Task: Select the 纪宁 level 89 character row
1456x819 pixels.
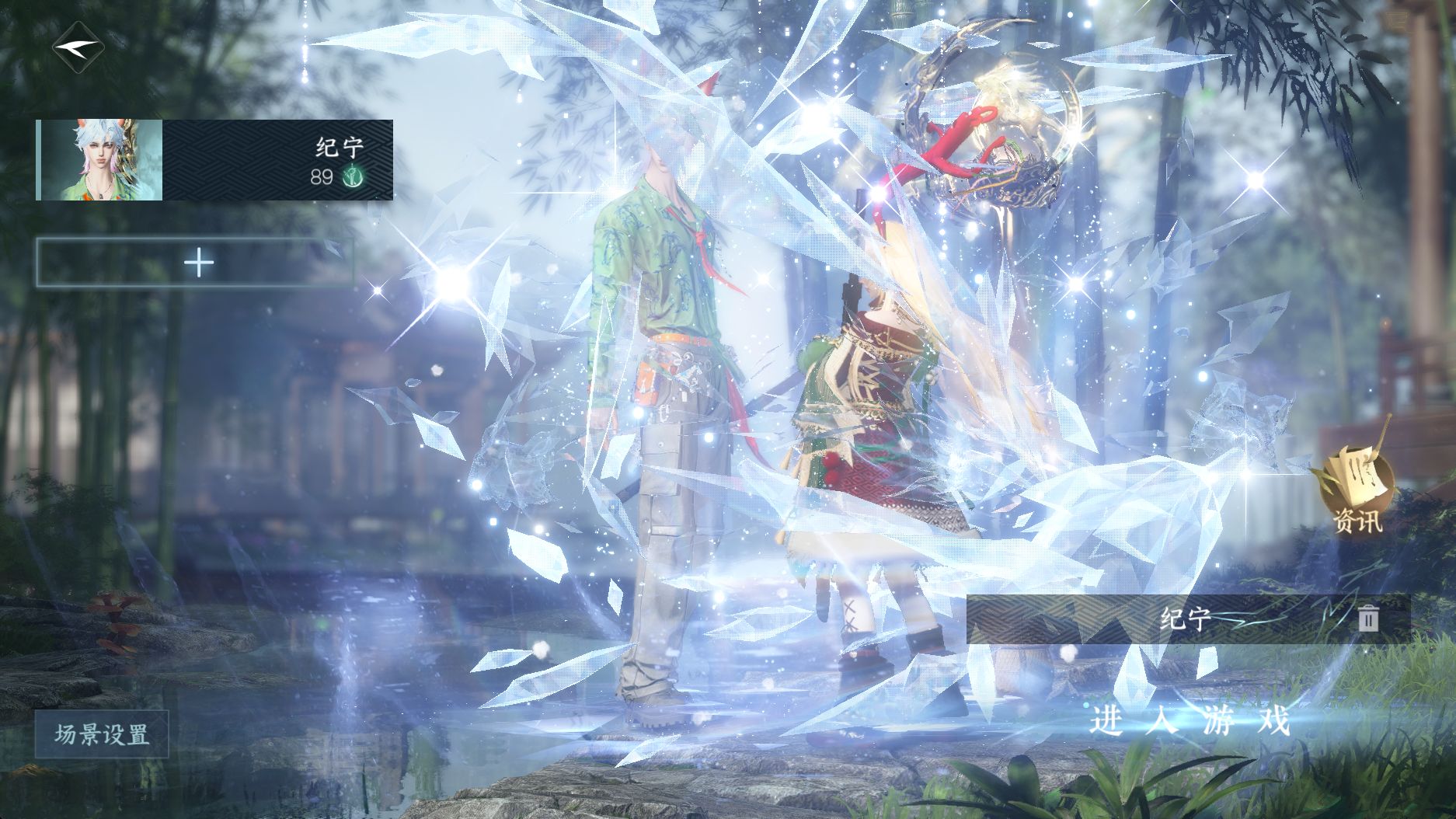Action: pos(277,160)
